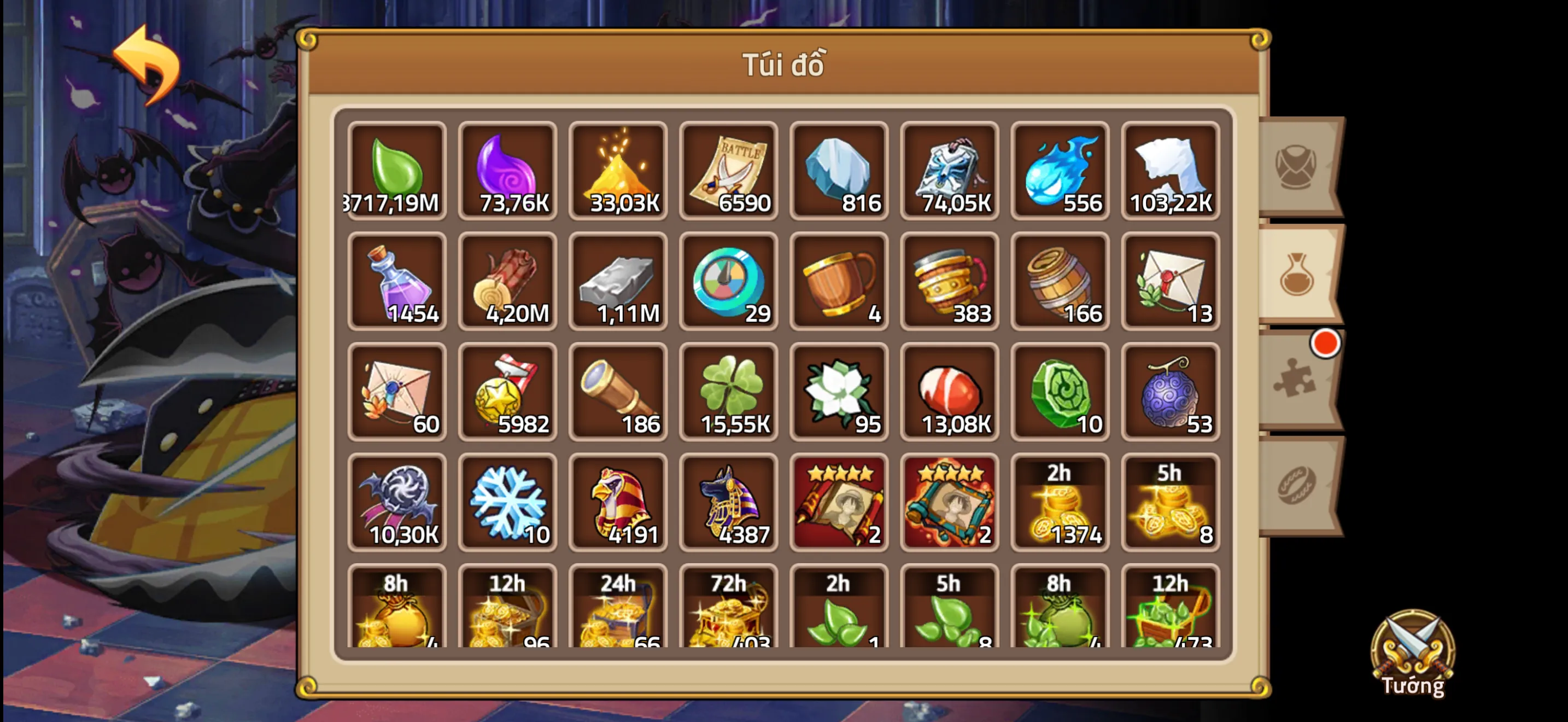Select the rainbow compass item
This screenshot has width=1568, height=722.
(729, 281)
